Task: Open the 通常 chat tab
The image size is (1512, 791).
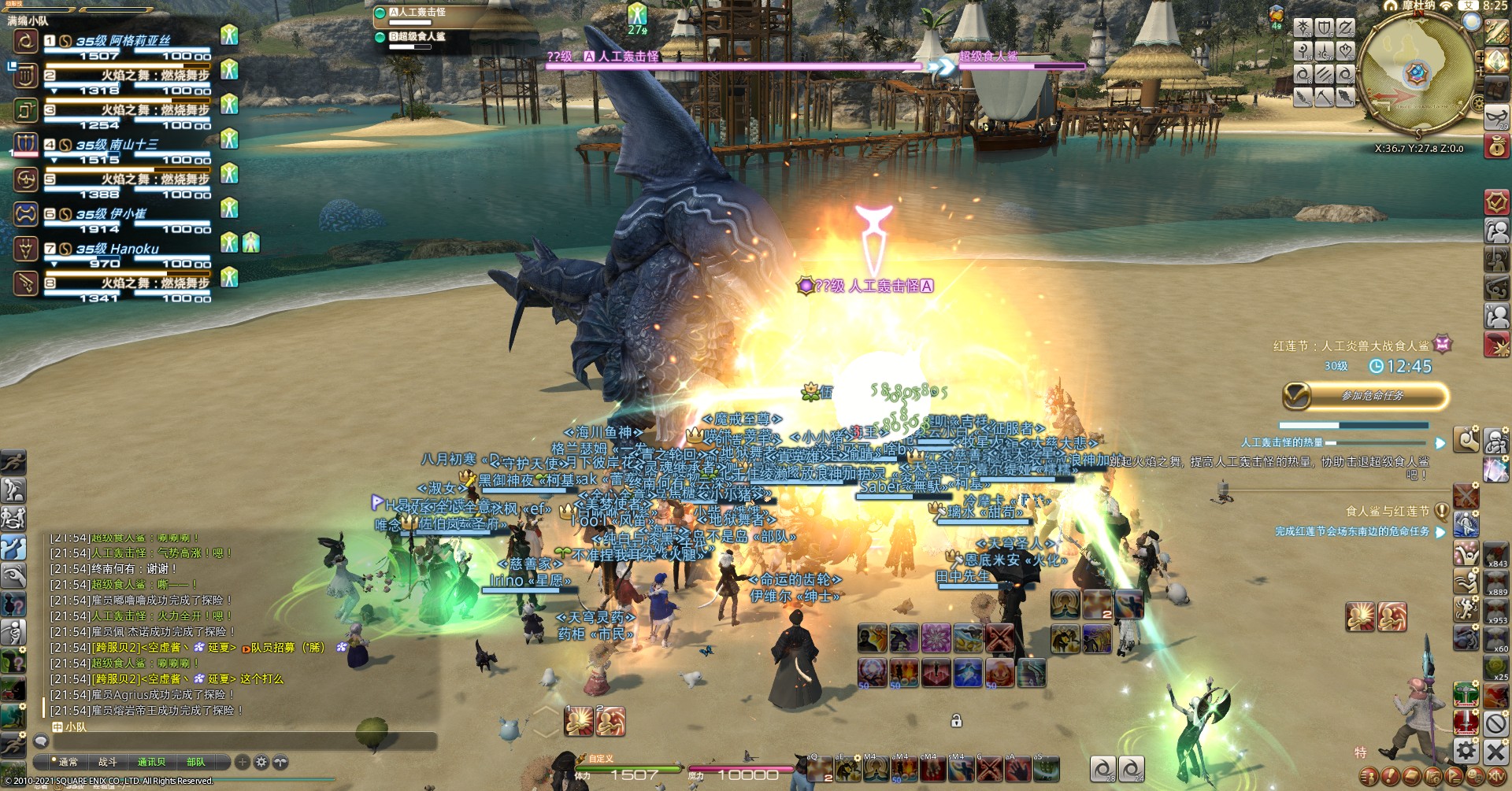Action: (68, 762)
